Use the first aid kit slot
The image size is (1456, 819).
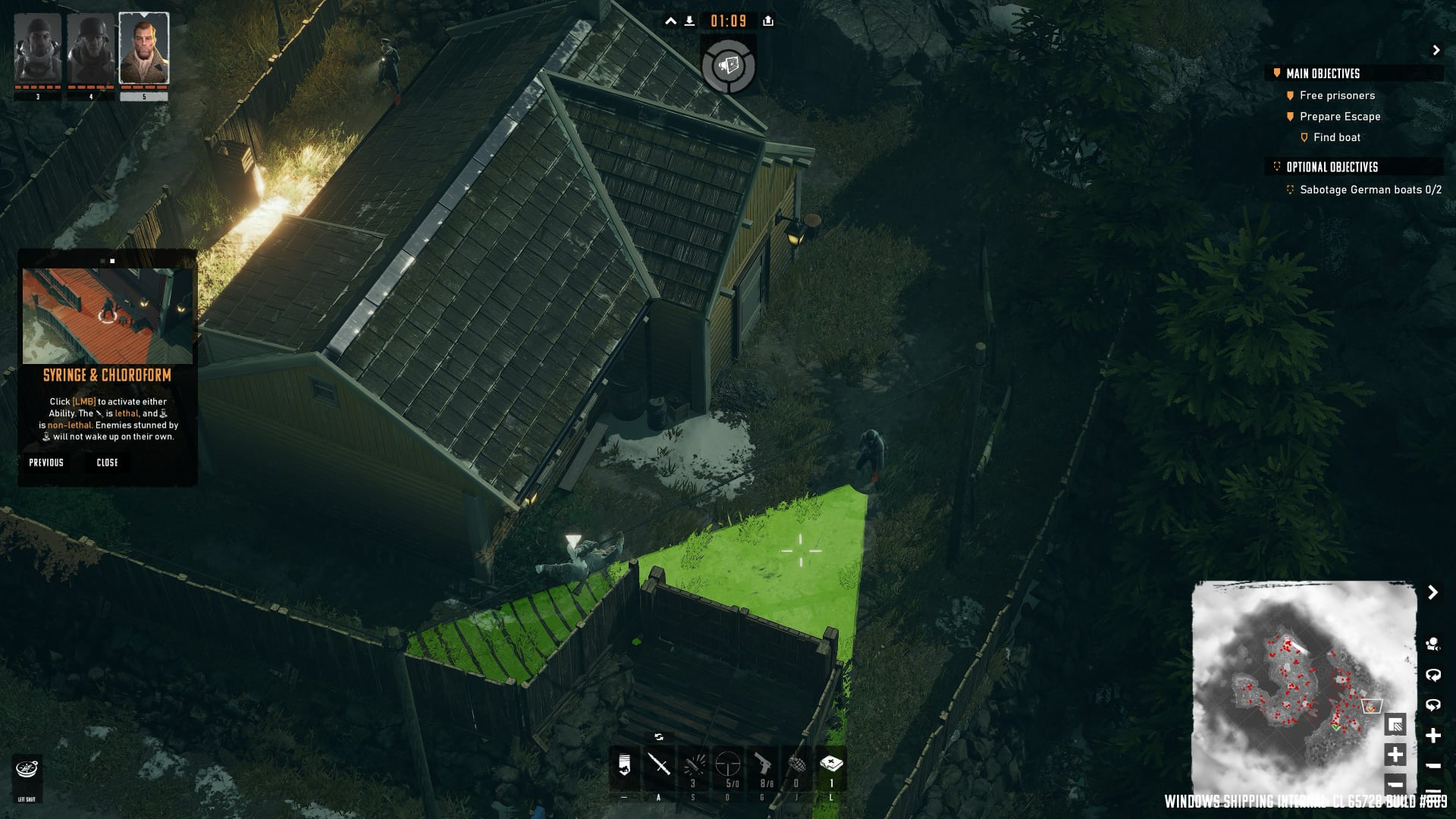(831, 764)
